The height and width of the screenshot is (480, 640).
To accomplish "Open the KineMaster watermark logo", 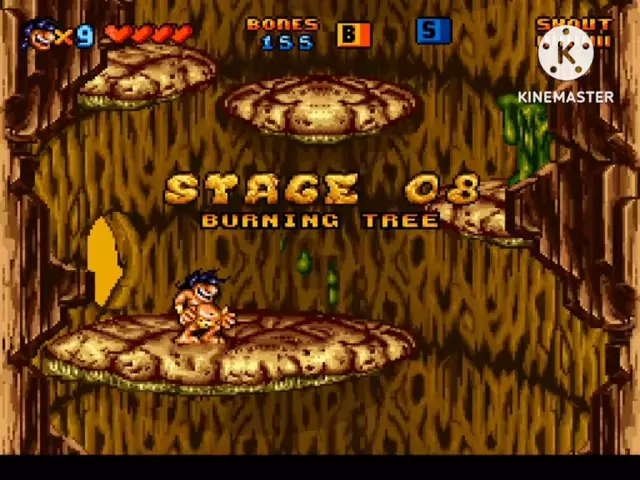I will point(566,52).
